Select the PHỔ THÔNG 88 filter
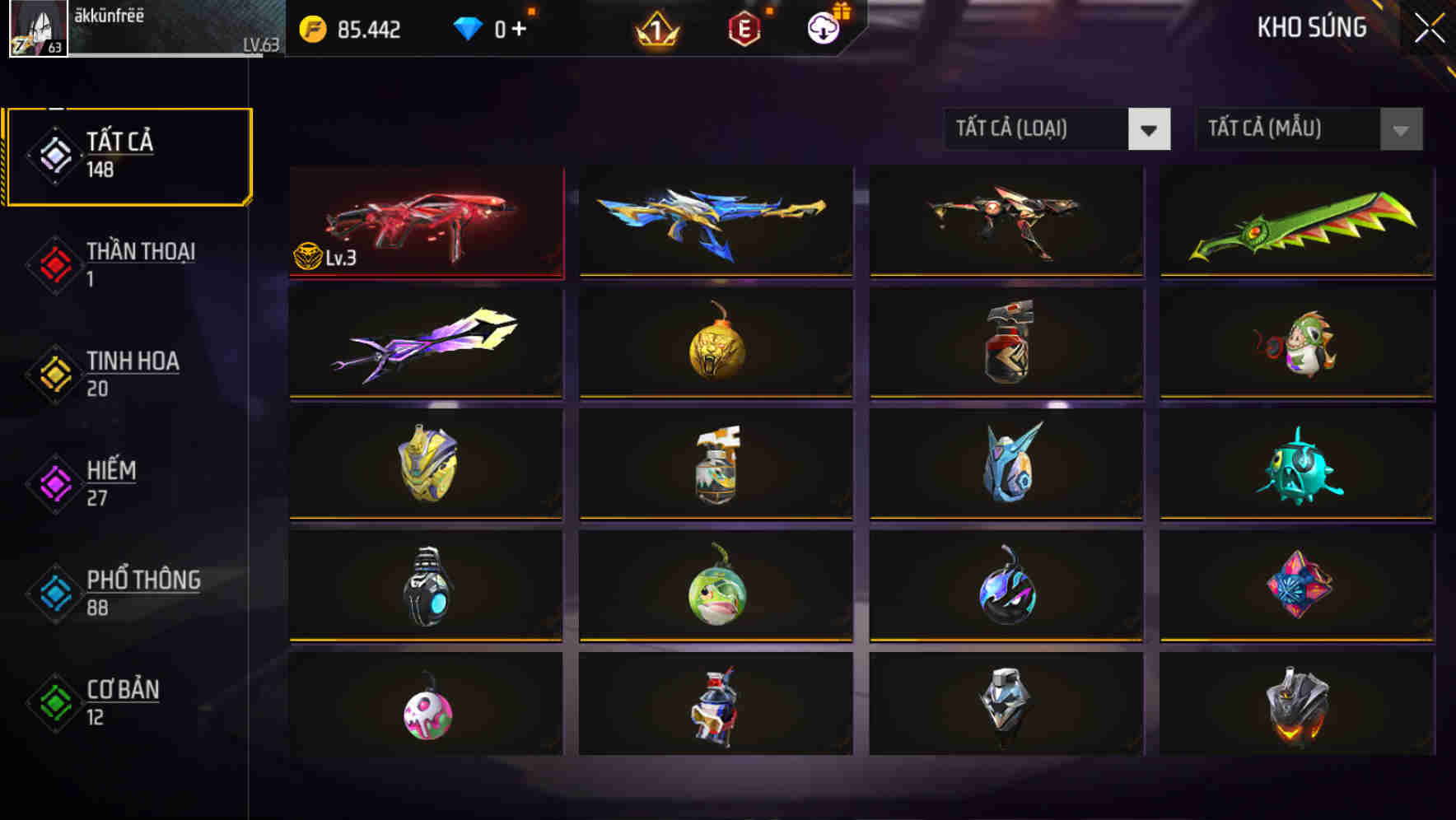The width and height of the screenshot is (1456, 820). pos(128,591)
